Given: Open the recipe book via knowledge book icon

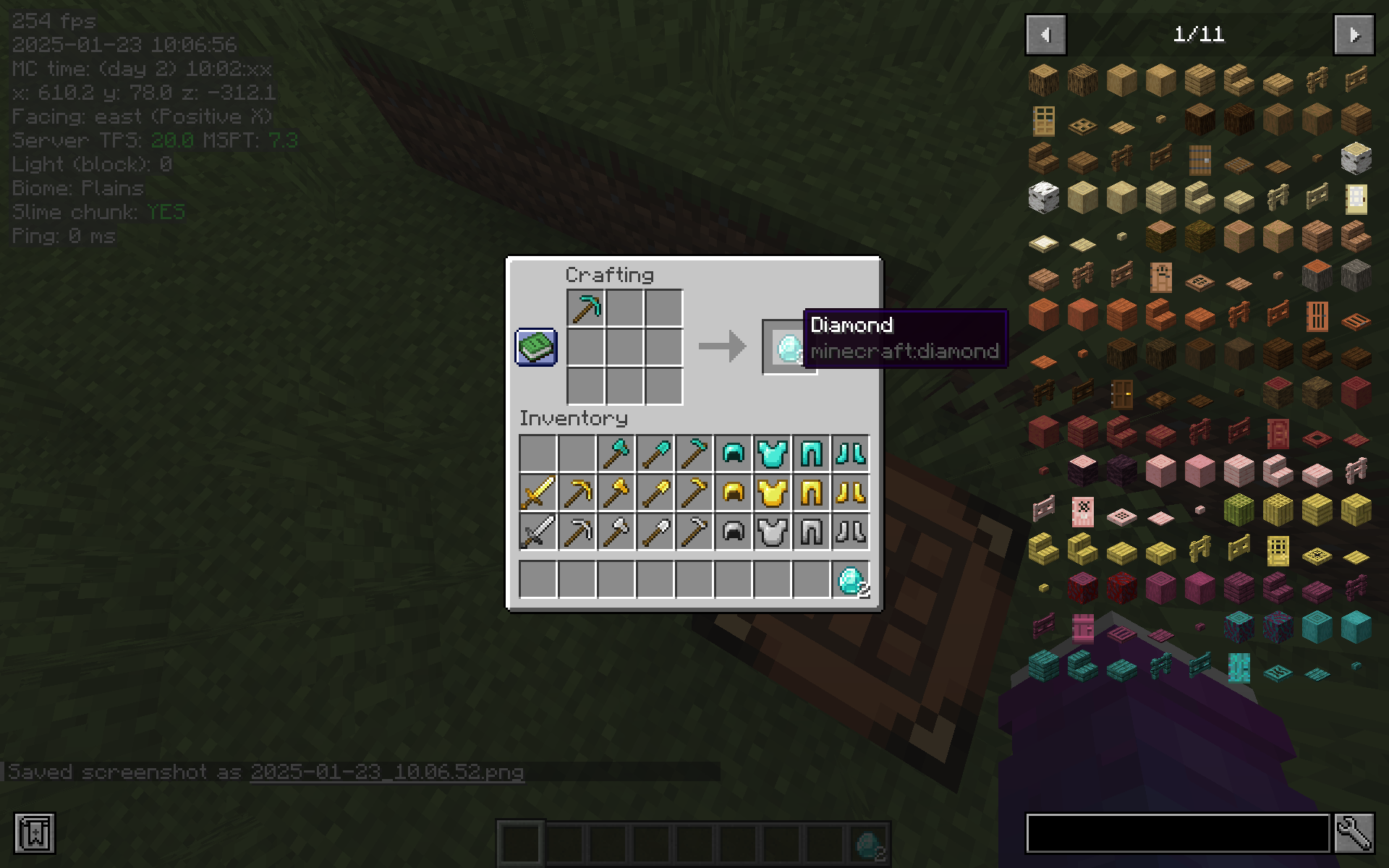Looking at the screenshot, I should tap(535, 347).
